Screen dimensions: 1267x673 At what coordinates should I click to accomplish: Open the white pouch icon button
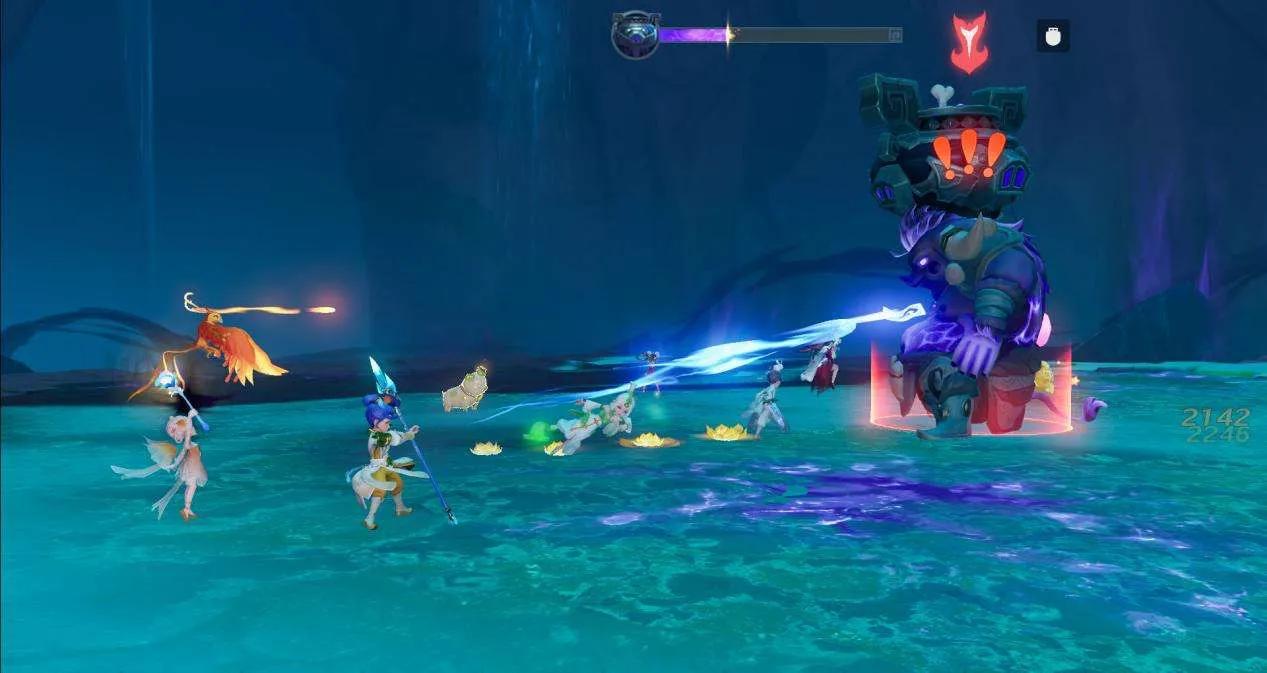(x=1052, y=36)
